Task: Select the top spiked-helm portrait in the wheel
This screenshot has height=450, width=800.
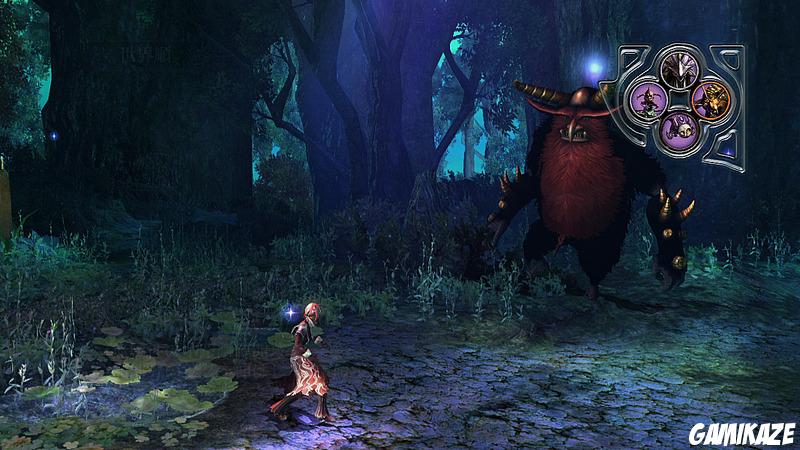Action: pos(679,70)
